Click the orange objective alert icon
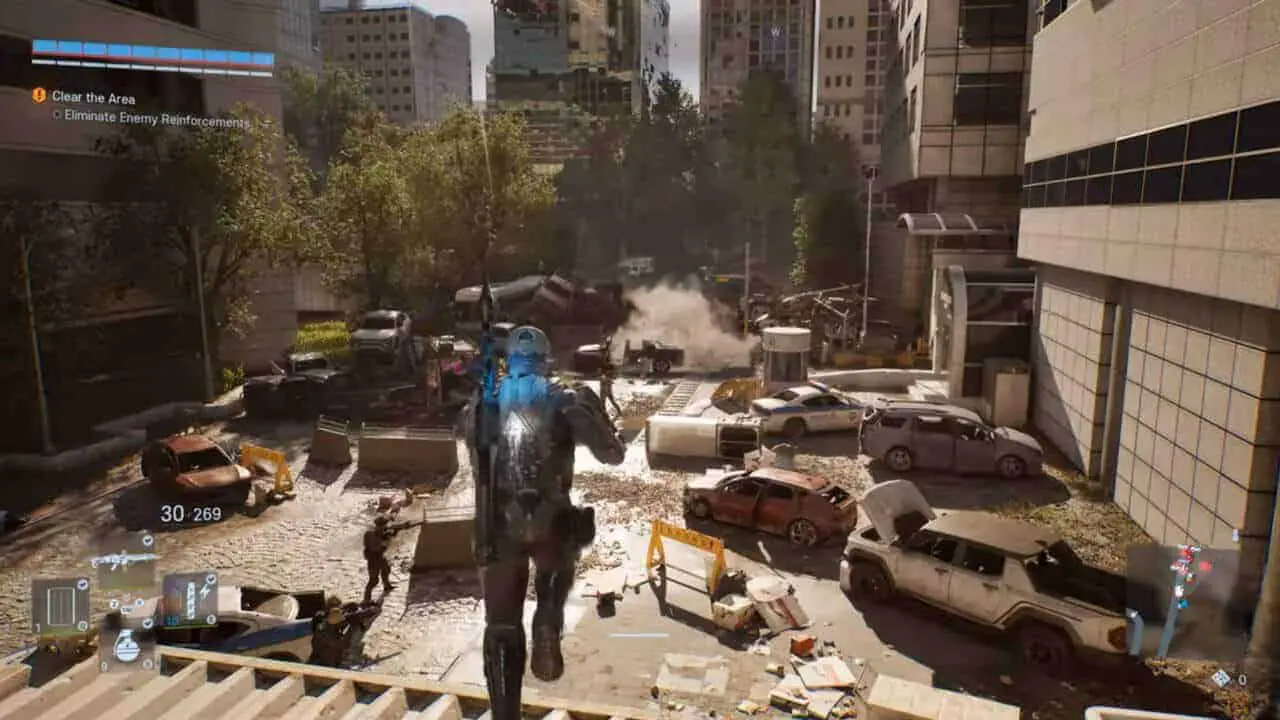1280x720 pixels. (39, 95)
